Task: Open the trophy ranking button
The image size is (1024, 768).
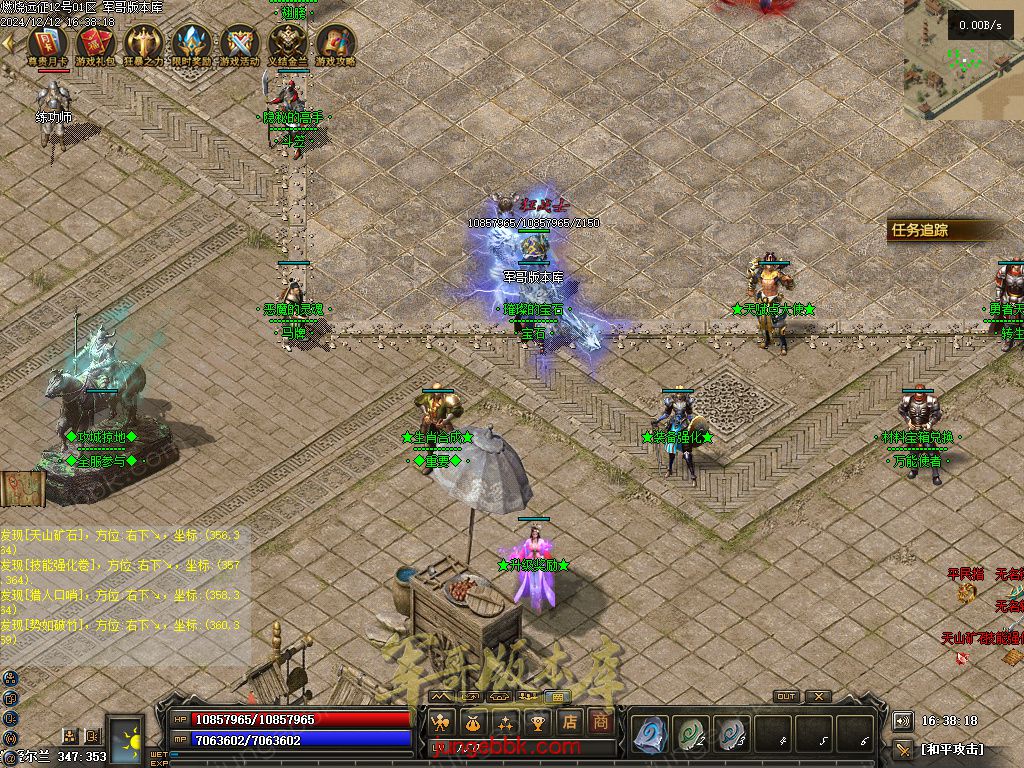Action: point(537,722)
